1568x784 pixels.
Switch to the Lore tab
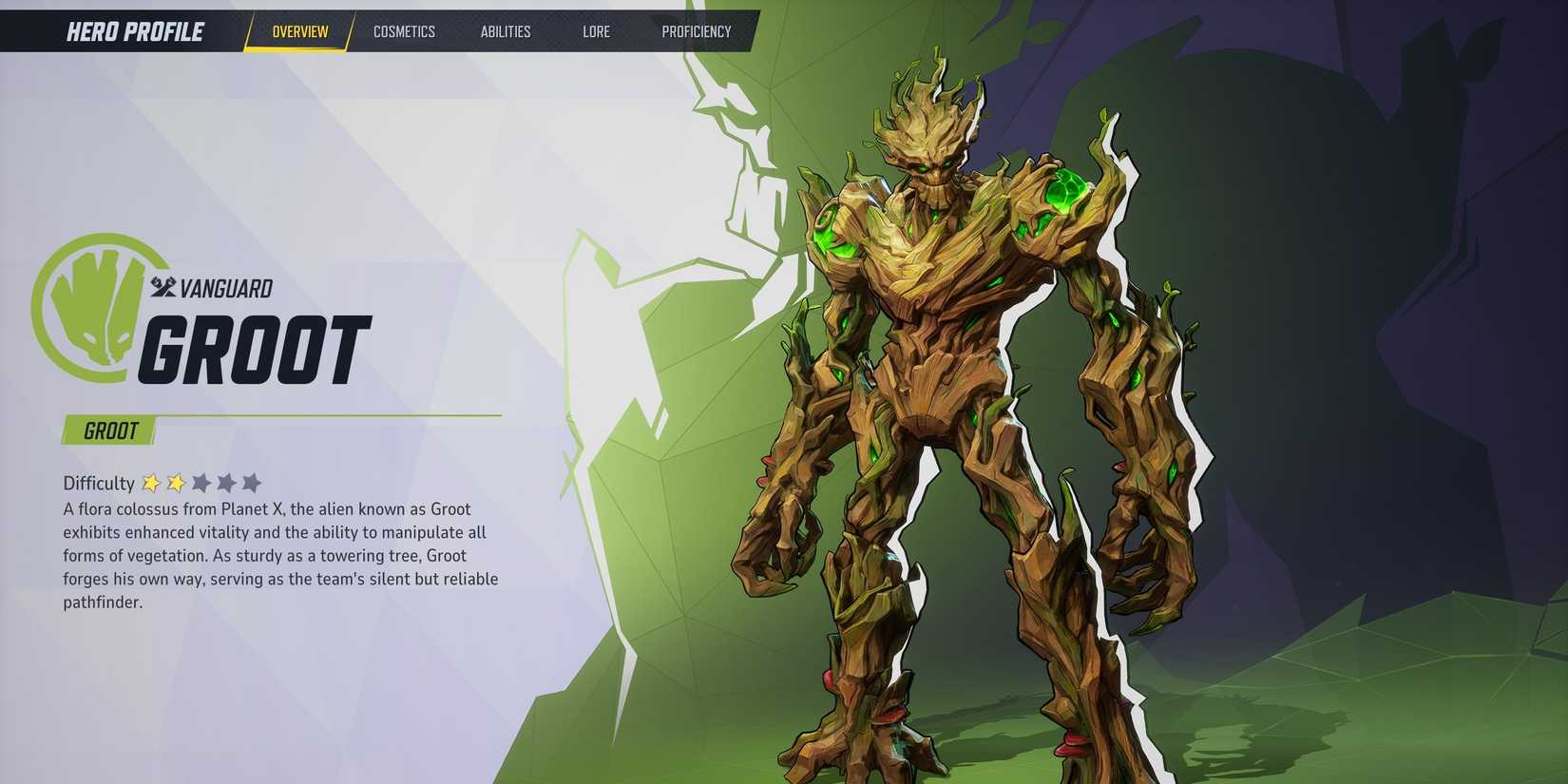(x=596, y=30)
